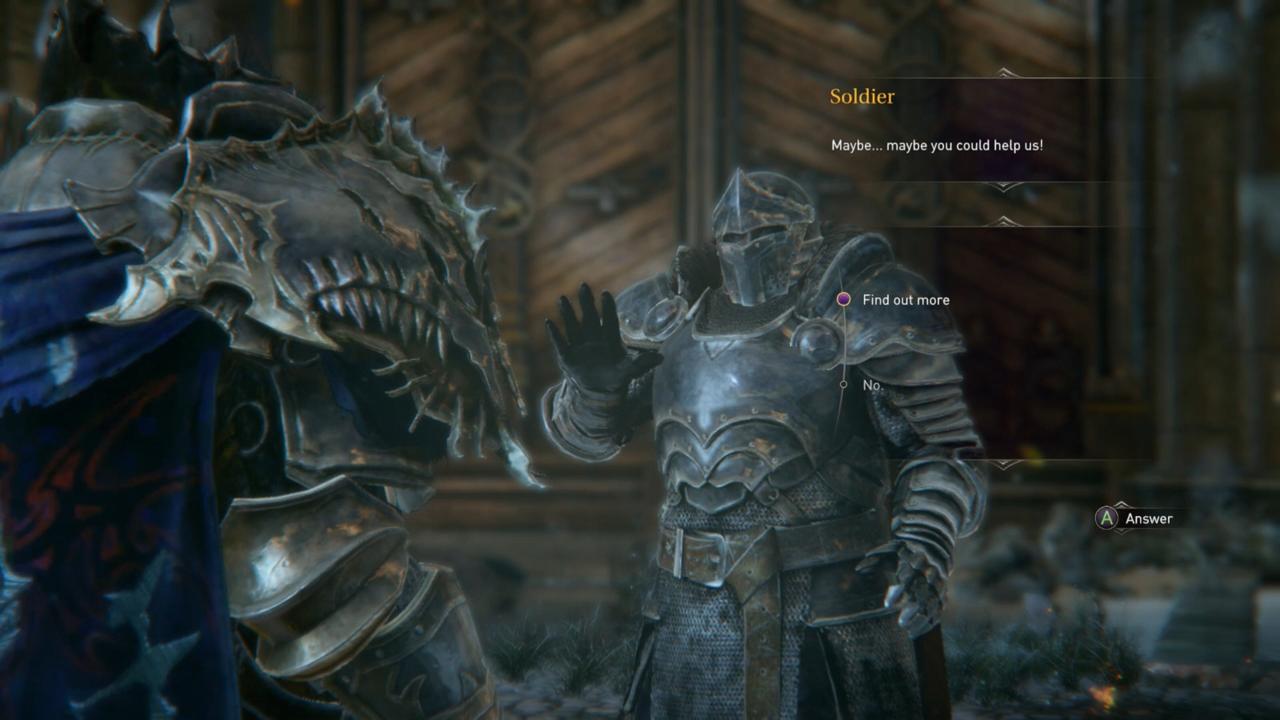Choose the "Find out more" dialogue reply
Image resolution: width=1280 pixels, height=720 pixels.
click(905, 300)
